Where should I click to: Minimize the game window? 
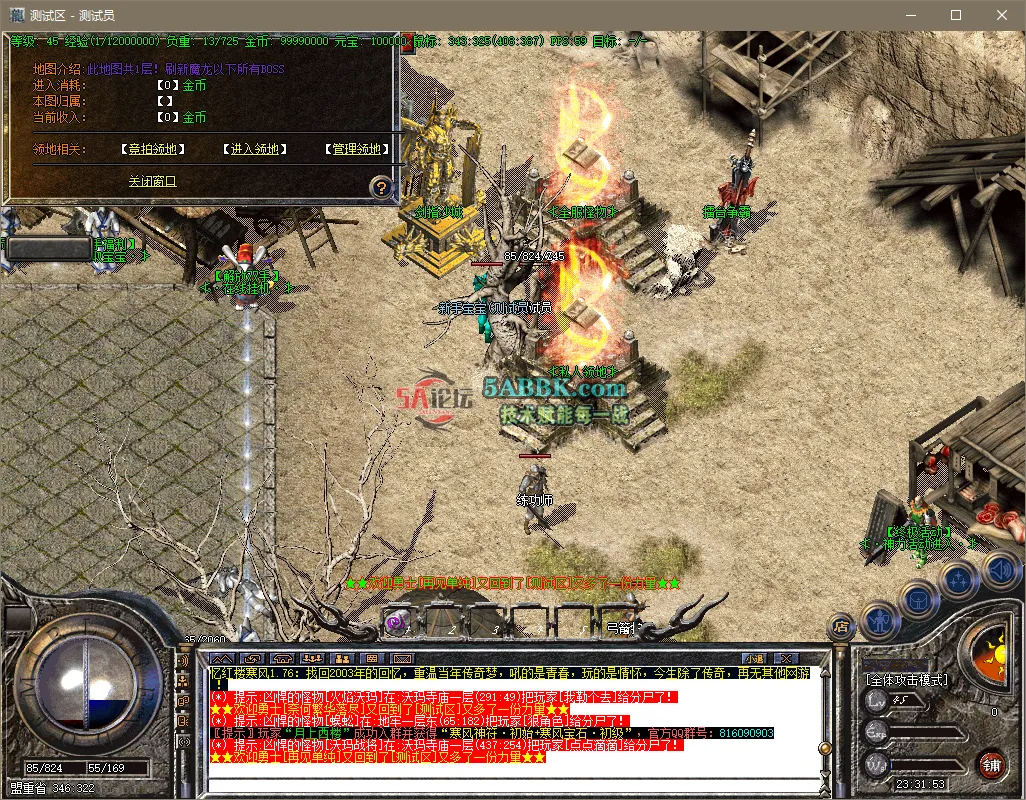pos(910,15)
